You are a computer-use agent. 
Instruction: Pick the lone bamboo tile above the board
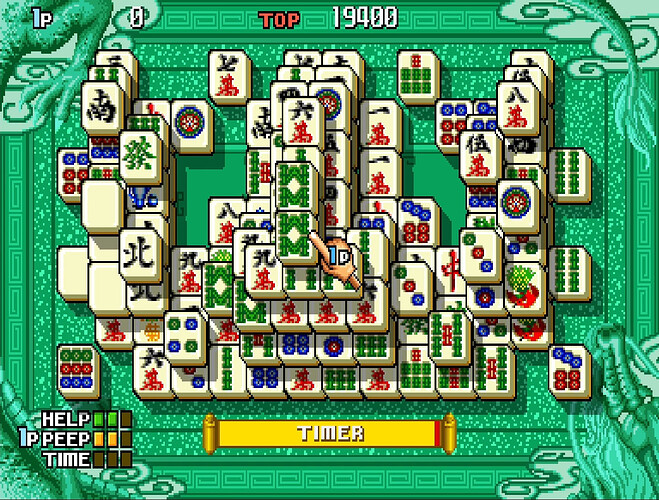coord(416,72)
